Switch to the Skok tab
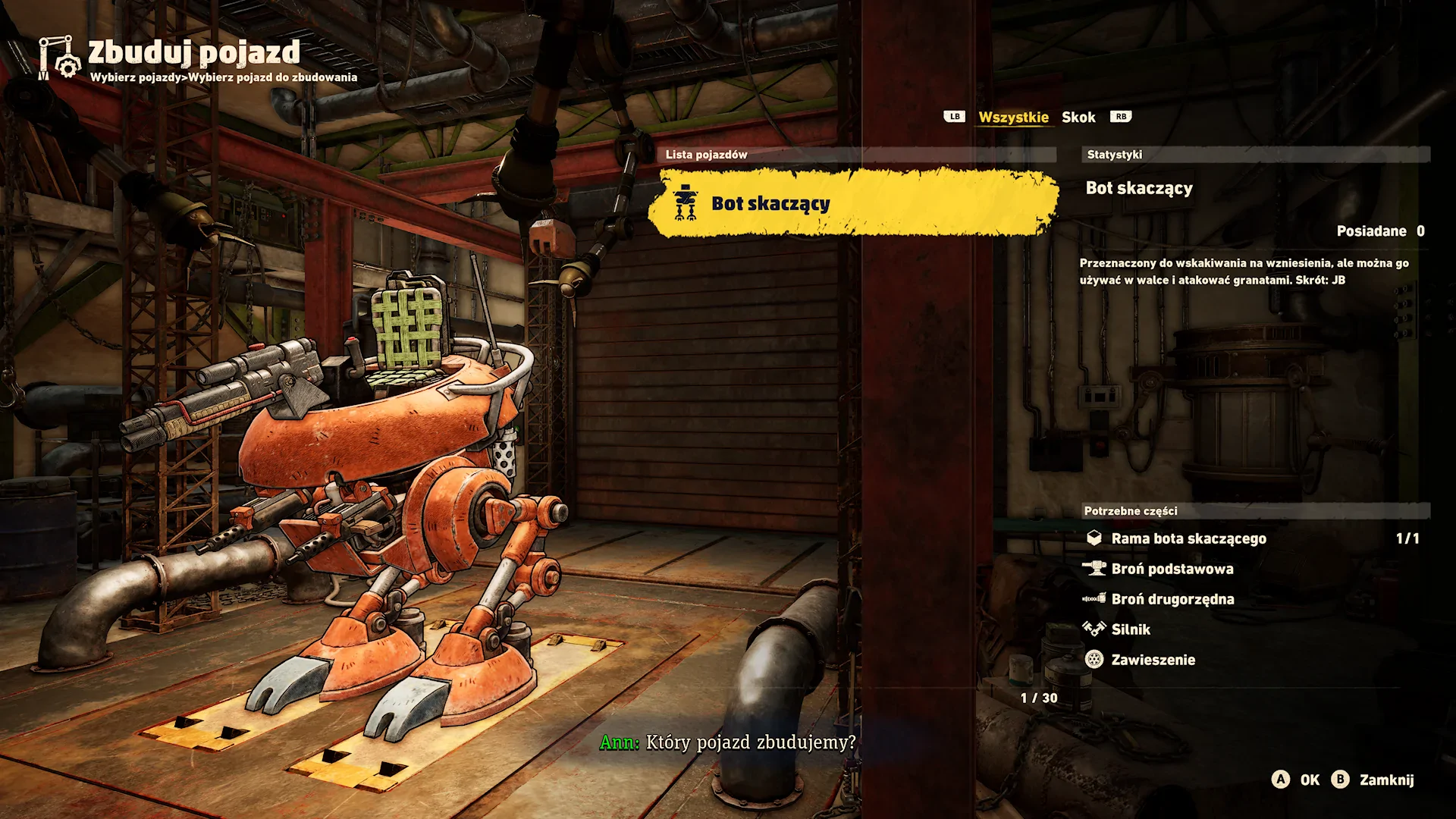 coord(1078,117)
